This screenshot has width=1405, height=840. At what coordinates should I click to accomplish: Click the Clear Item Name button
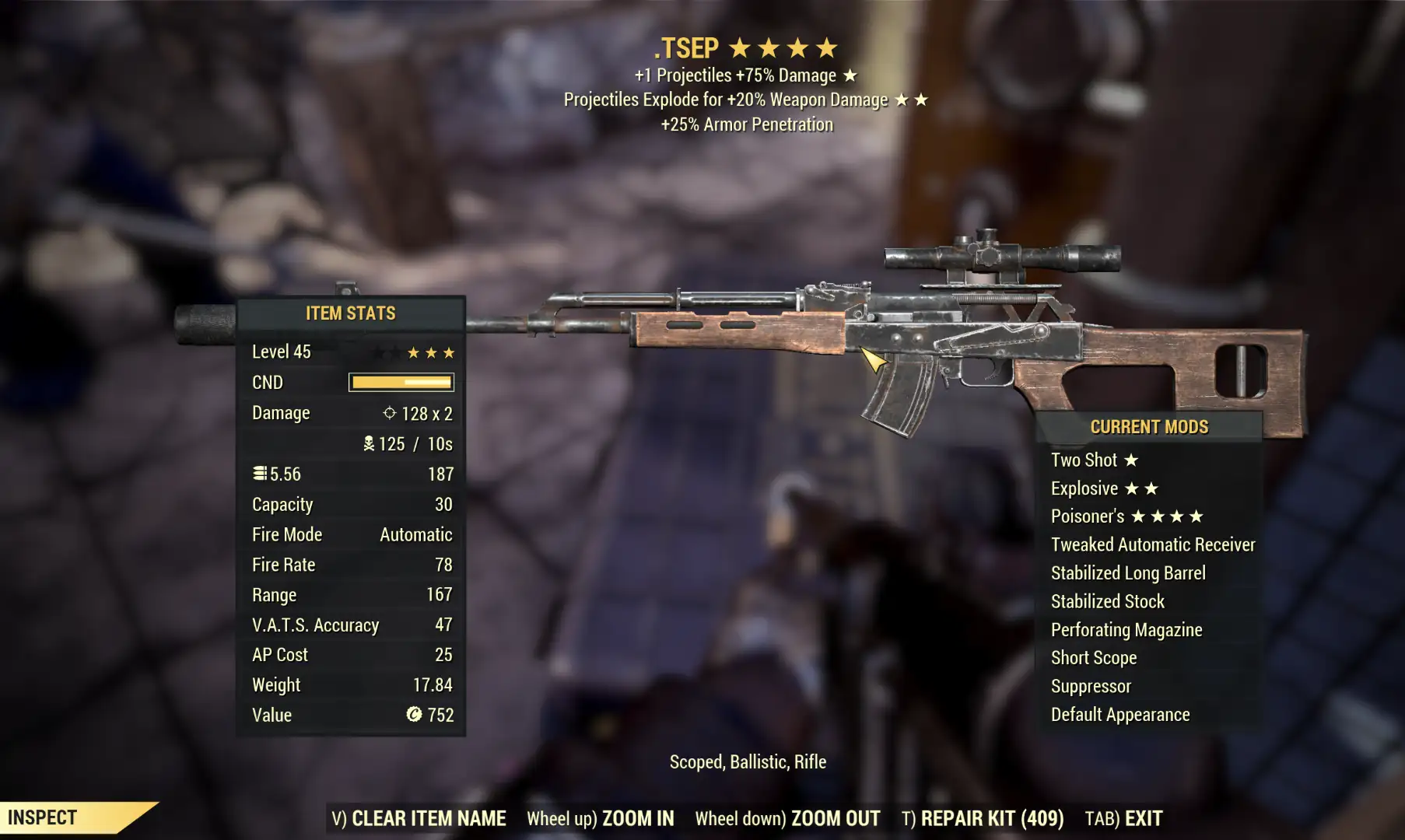tap(419, 818)
